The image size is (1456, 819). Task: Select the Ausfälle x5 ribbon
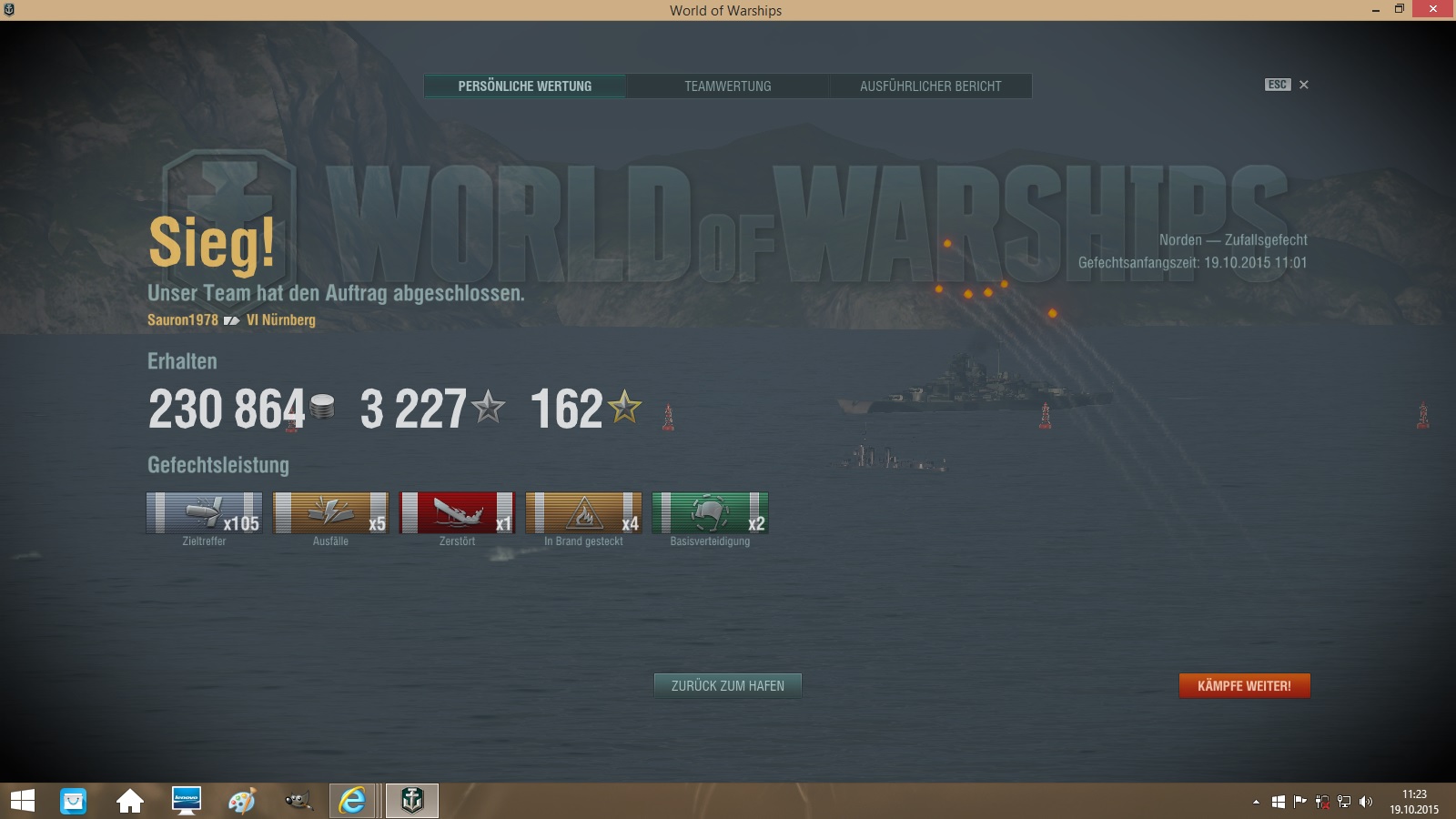(330, 513)
